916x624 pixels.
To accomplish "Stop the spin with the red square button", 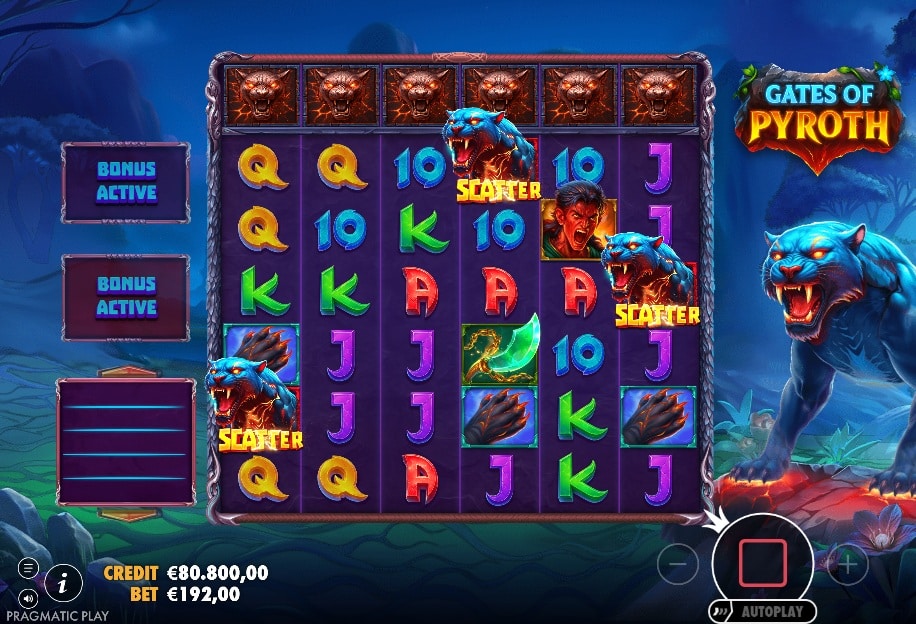I will click(762, 564).
